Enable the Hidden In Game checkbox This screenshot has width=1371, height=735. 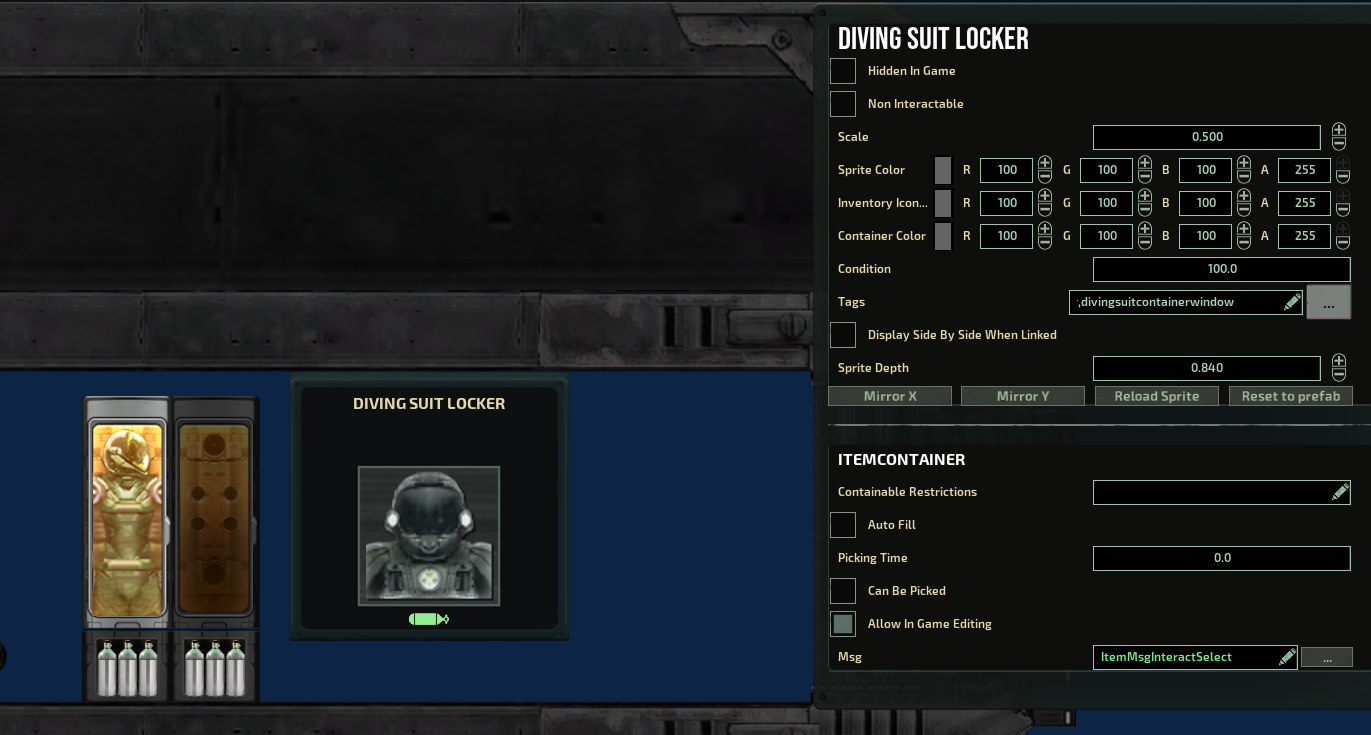tap(842, 70)
